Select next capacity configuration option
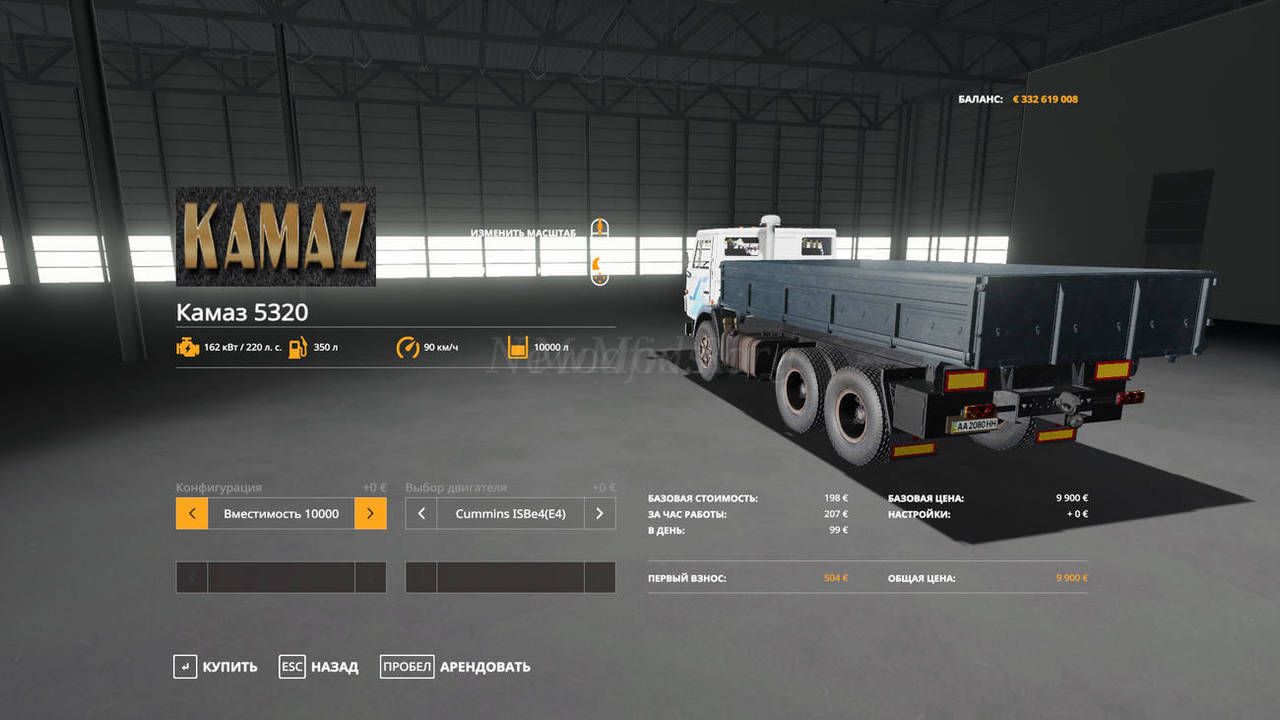The width and height of the screenshot is (1280, 720). (370, 514)
